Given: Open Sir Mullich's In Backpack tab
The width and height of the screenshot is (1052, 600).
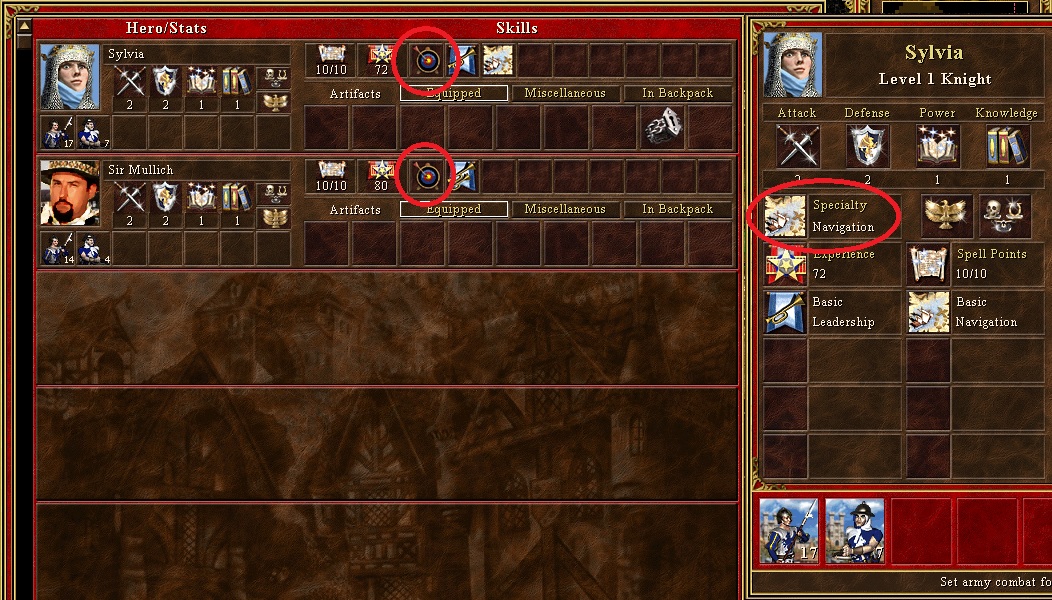Looking at the screenshot, I should click(x=678, y=209).
